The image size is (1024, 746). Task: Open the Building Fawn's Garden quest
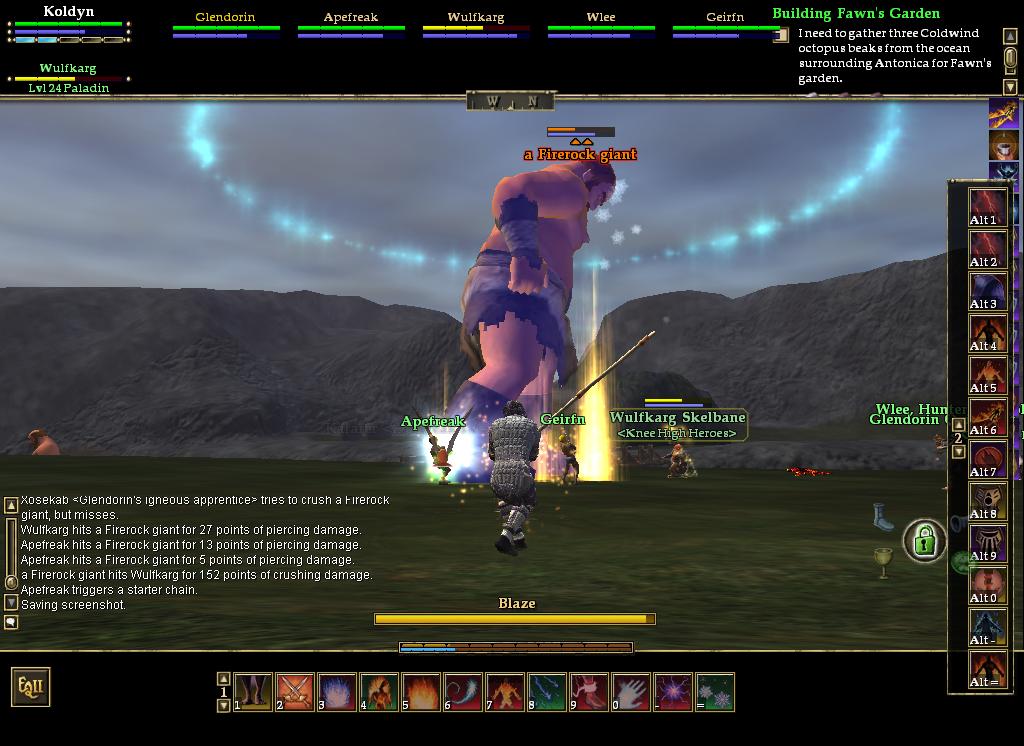pyautogui.click(x=856, y=13)
